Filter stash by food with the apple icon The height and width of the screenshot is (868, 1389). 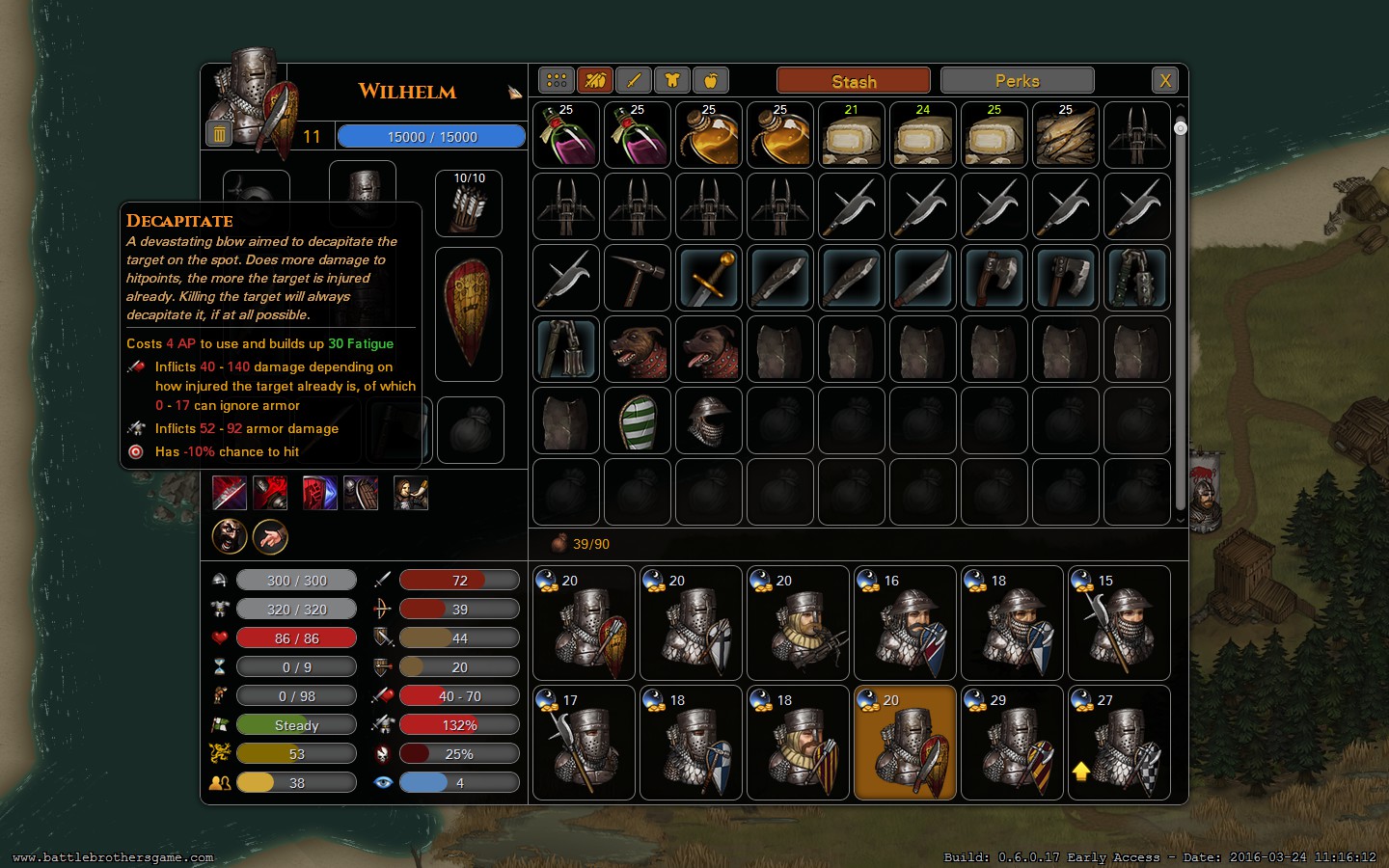711,81
